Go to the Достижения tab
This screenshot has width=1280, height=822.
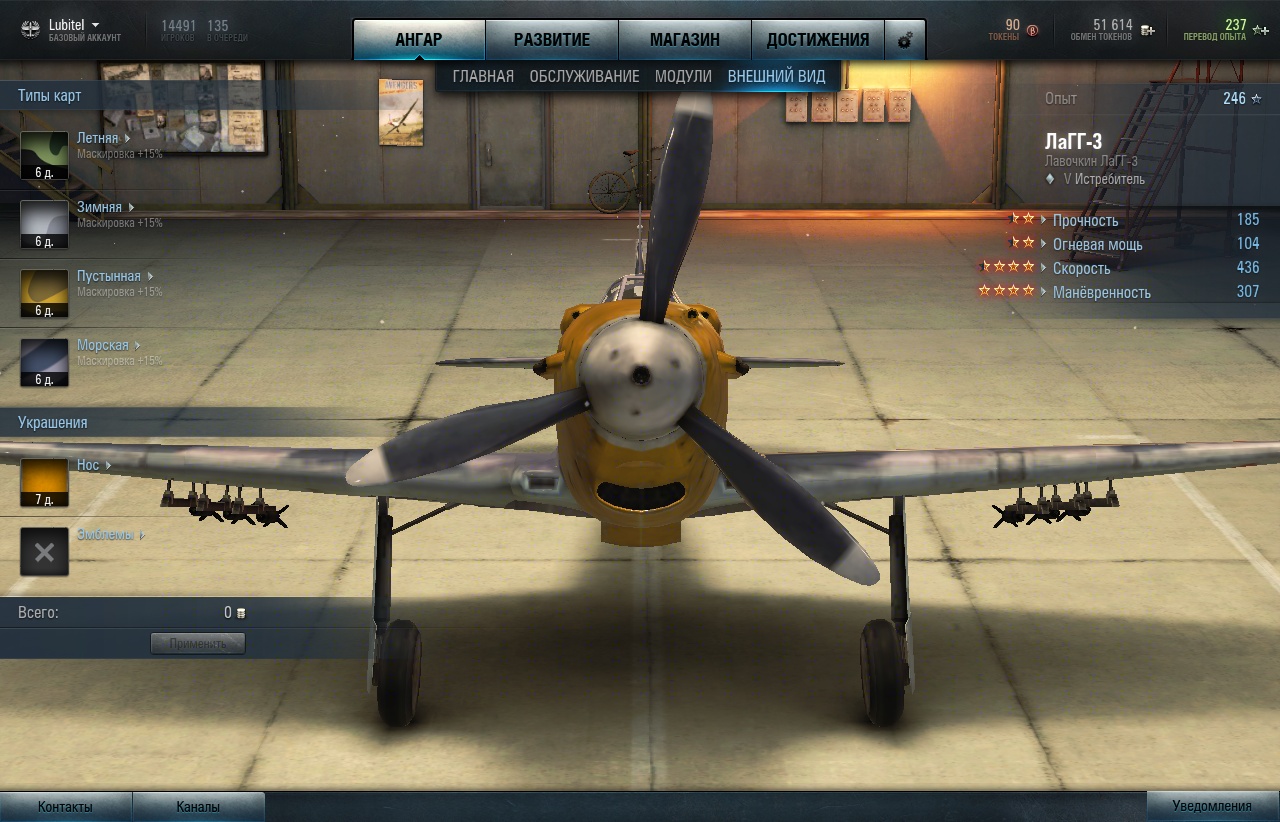[x=818, y=40]
